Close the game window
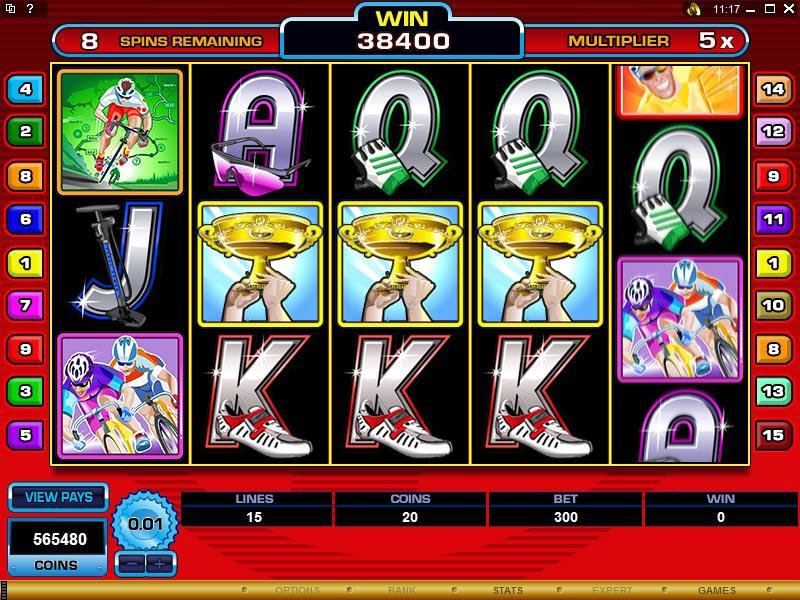Image resolution: width=800 pixels, height=600 pixels. tap(788, 9)
